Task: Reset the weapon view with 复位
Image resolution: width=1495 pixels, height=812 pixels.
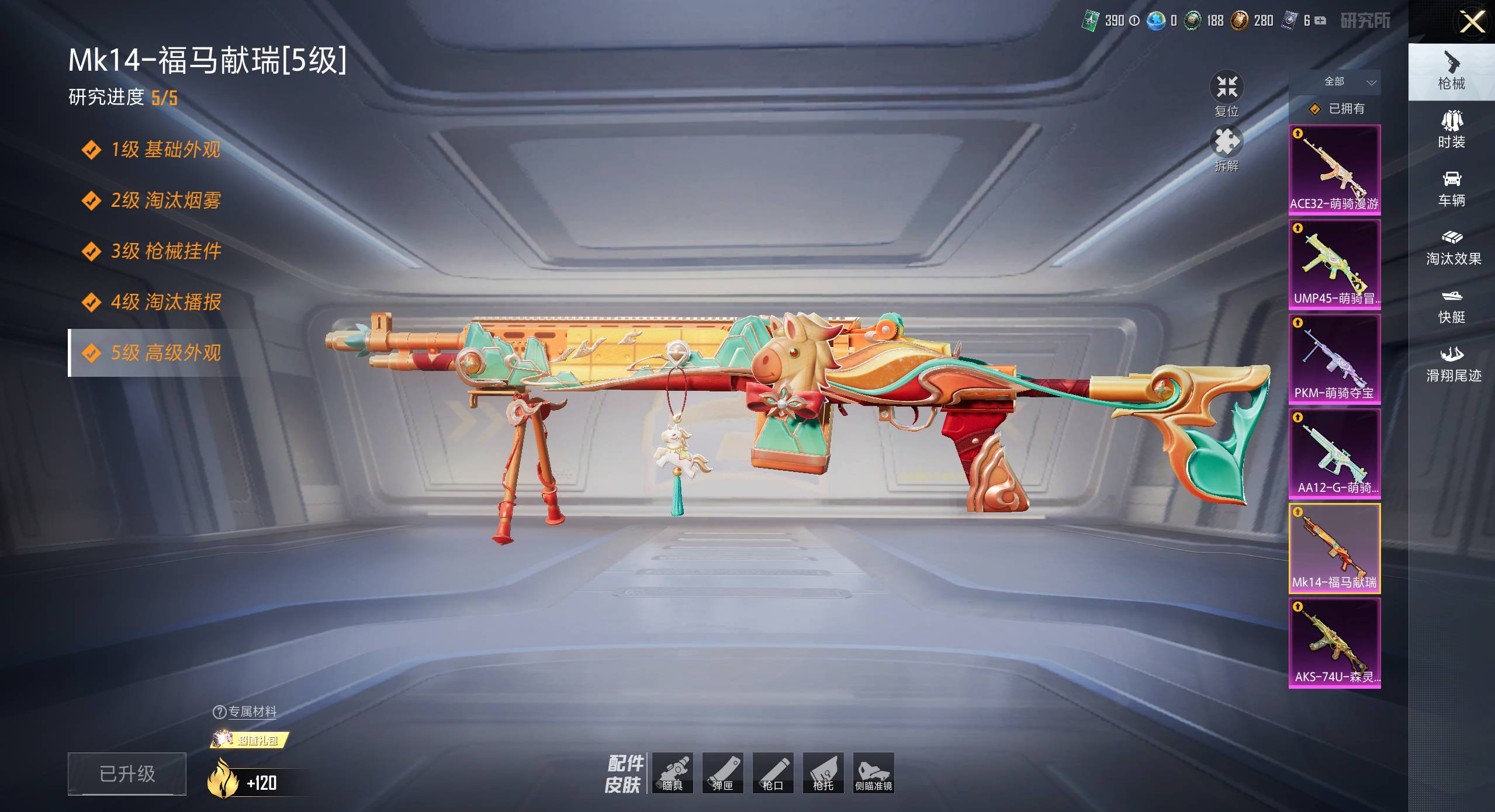Action: coord(1226,93)
